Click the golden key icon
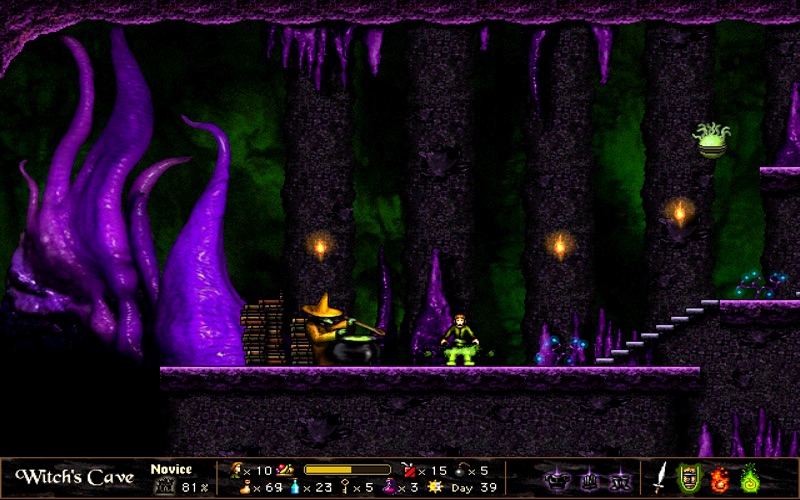The image size is (800, 500). coord(343,487)
